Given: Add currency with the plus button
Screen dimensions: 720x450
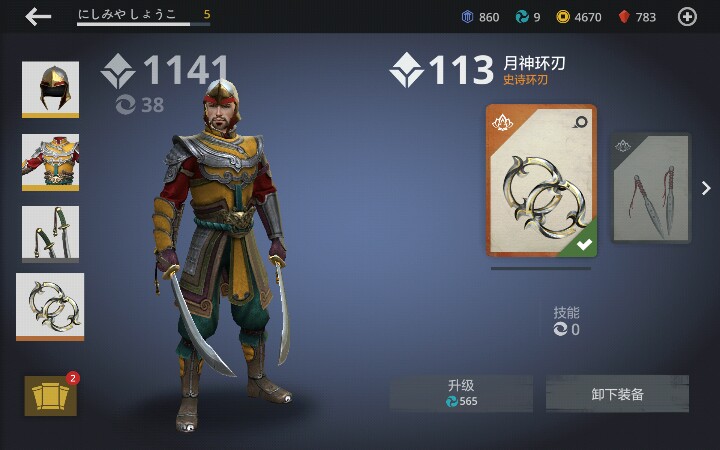Looking at the screenshot, I should point(687,16).
